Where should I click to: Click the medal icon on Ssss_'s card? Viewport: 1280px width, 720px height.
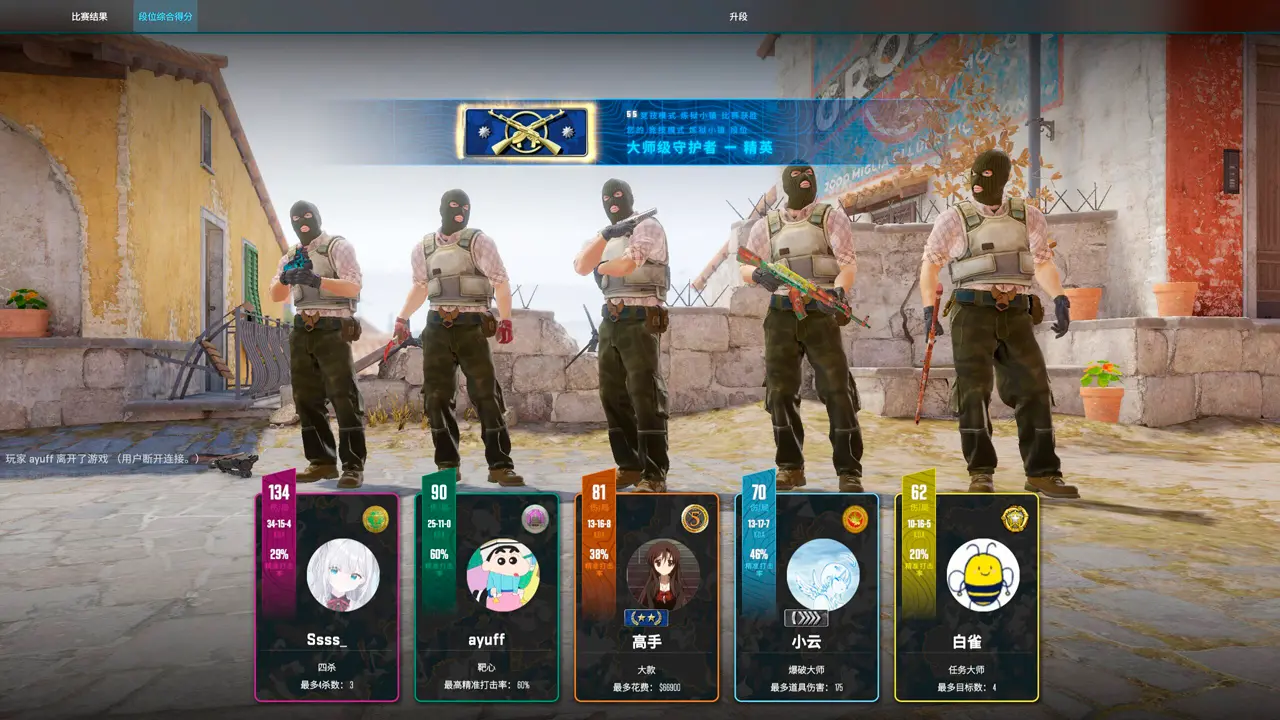pos(375,519)
